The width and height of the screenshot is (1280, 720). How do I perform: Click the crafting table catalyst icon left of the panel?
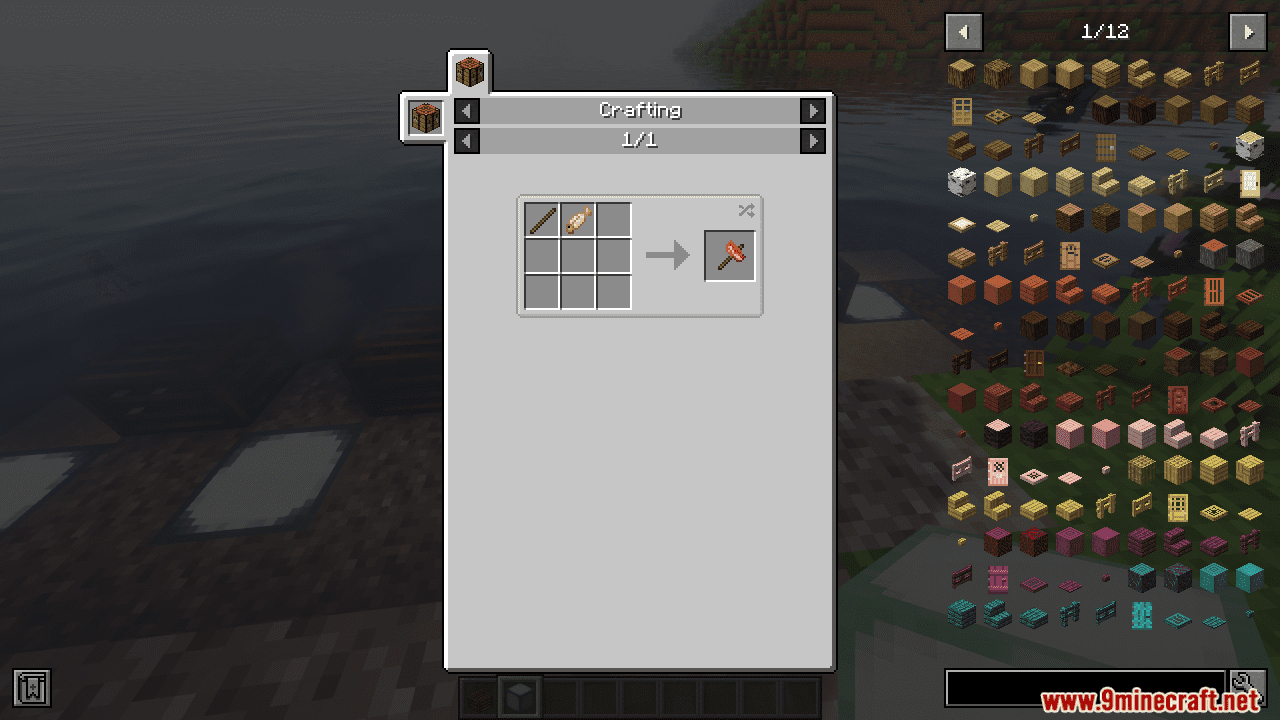[x=425, y=117]
